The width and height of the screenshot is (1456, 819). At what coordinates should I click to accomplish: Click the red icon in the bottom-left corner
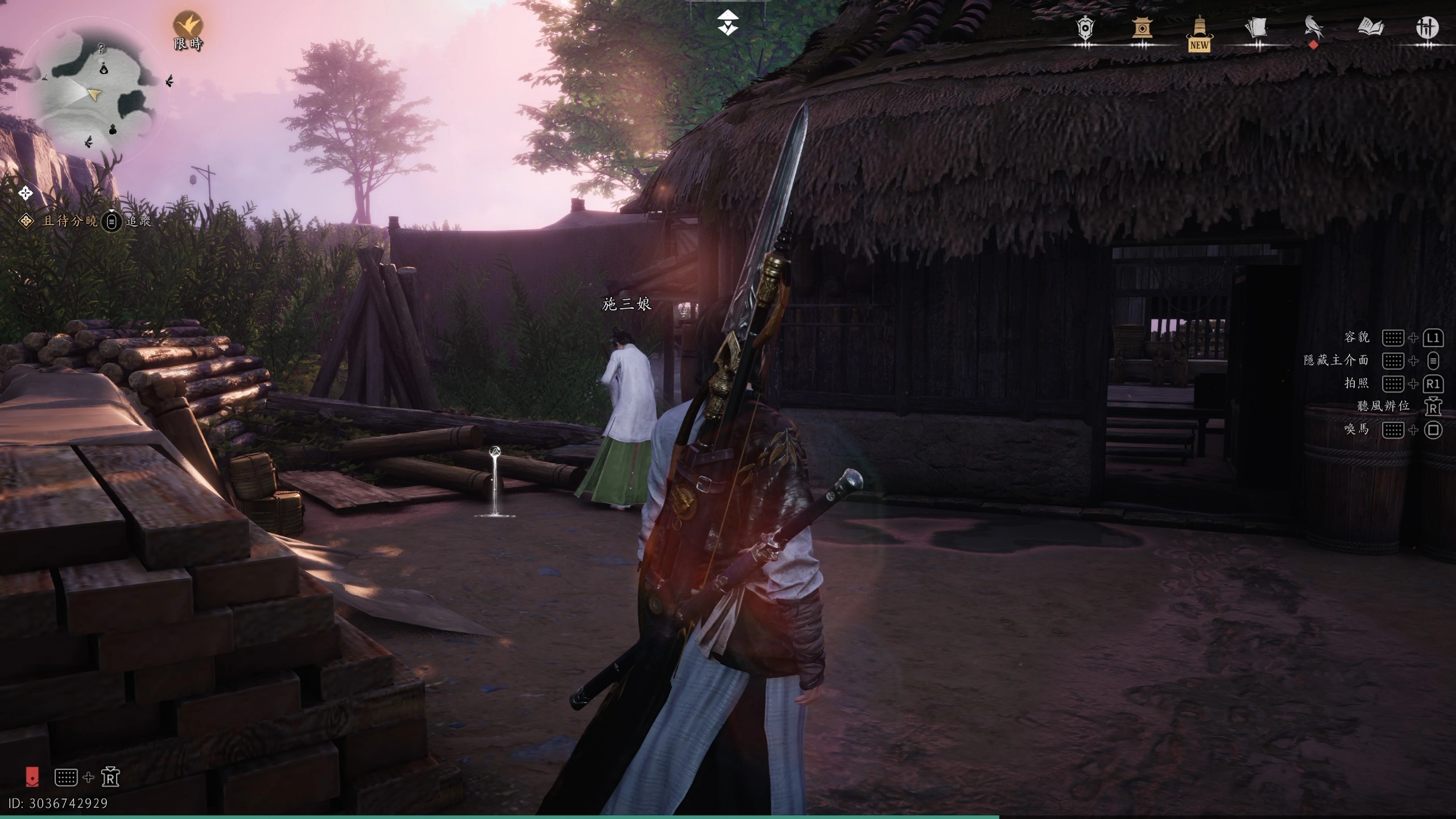(x=32, y=776)
